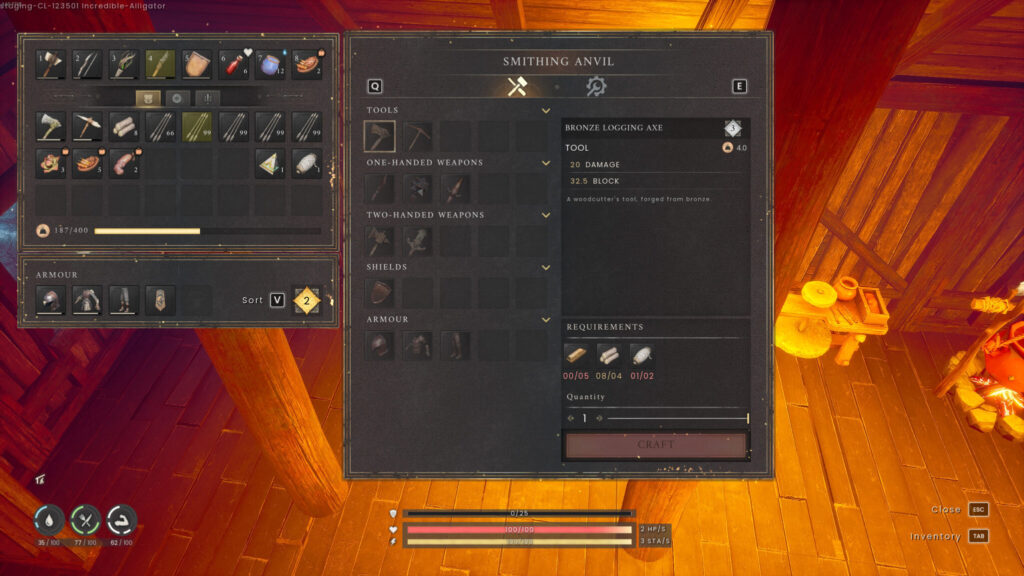The width and height of the screenshot is (1024, 576).
Task: Pick the wood logs stack in inventory
Action: point(124,127)
